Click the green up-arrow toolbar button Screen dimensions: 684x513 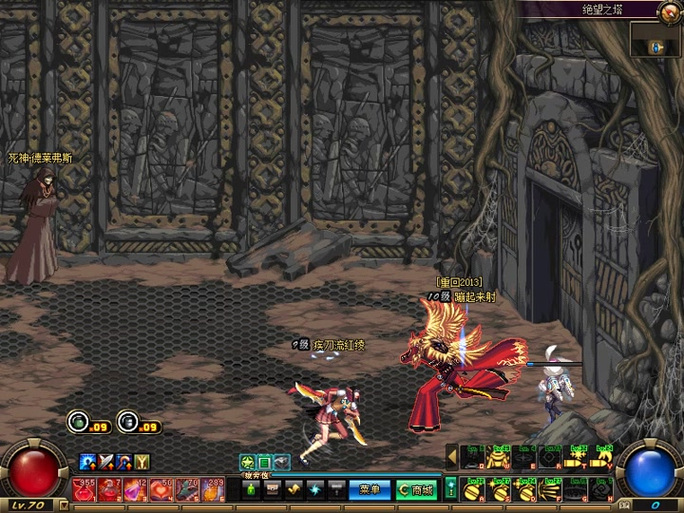click(x=252, y=490)
